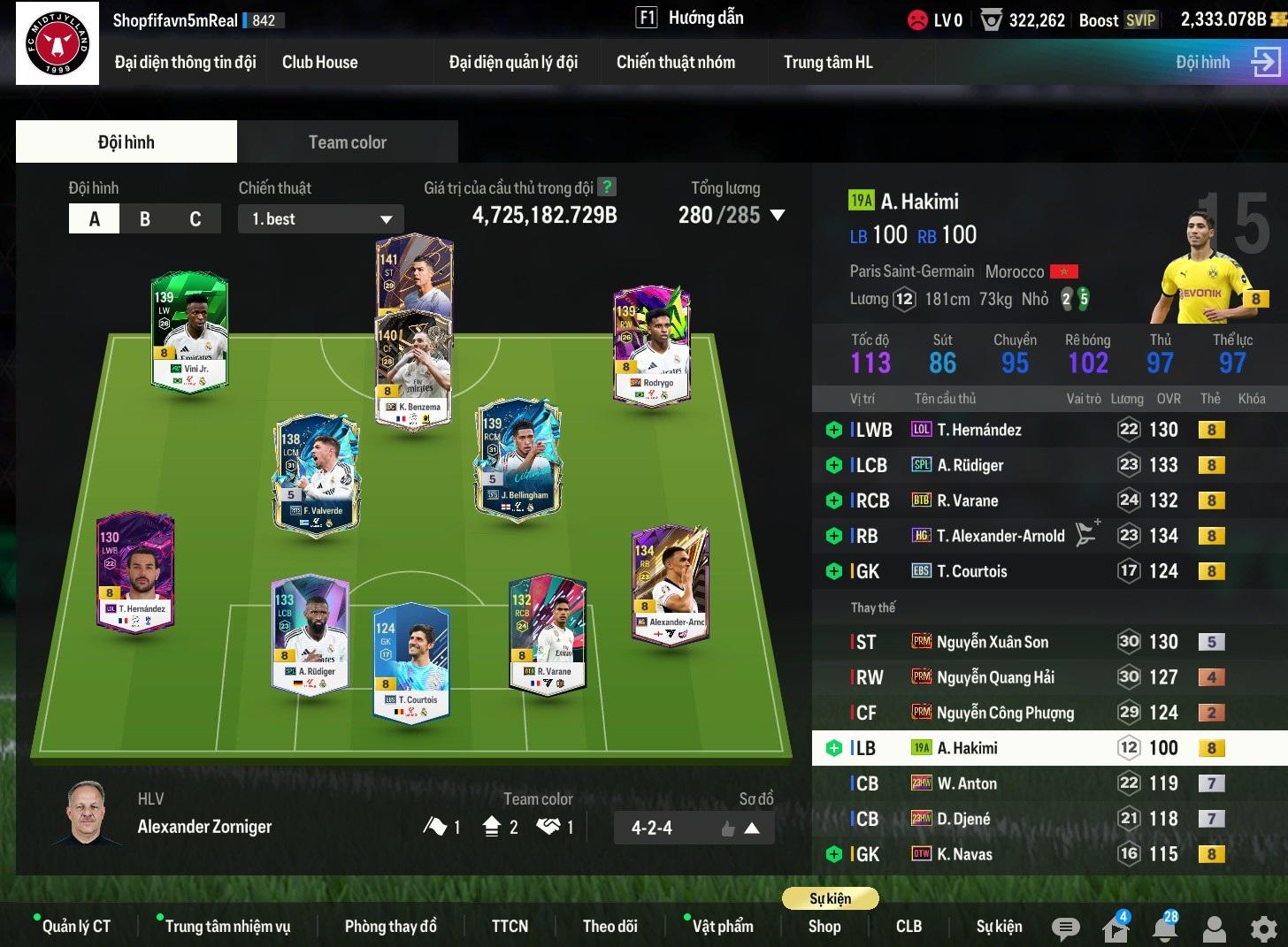Select K. Navas in the substitutes list

[964, 854]
